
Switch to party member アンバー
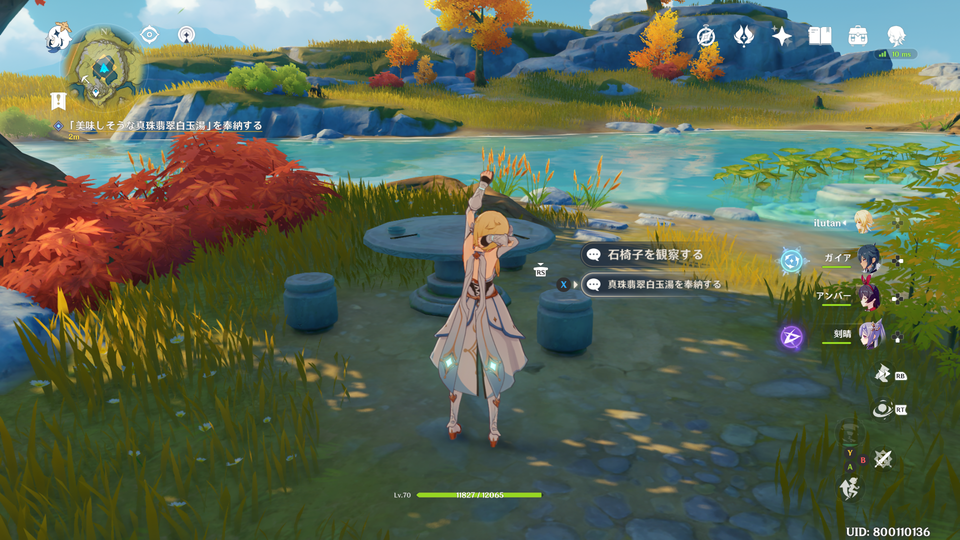pyautogui.click(x=867, y=297)
